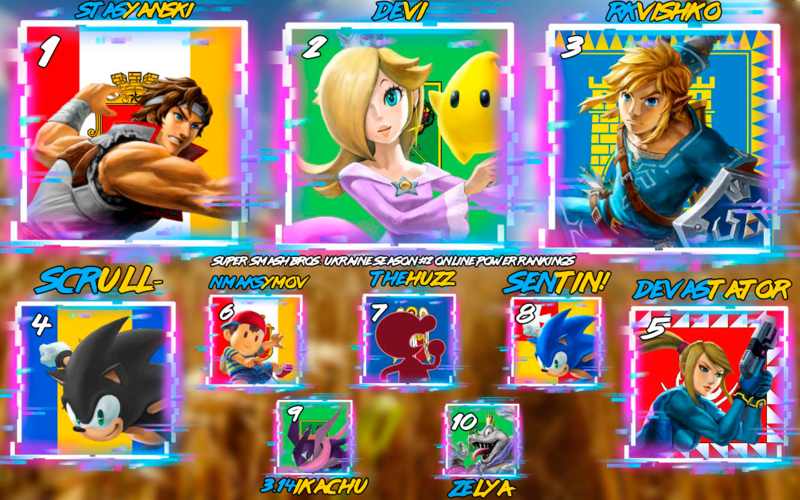Choose Devi's Rosalina card ranked second
This screenshot has height=500, width=800.
point(398,130)
